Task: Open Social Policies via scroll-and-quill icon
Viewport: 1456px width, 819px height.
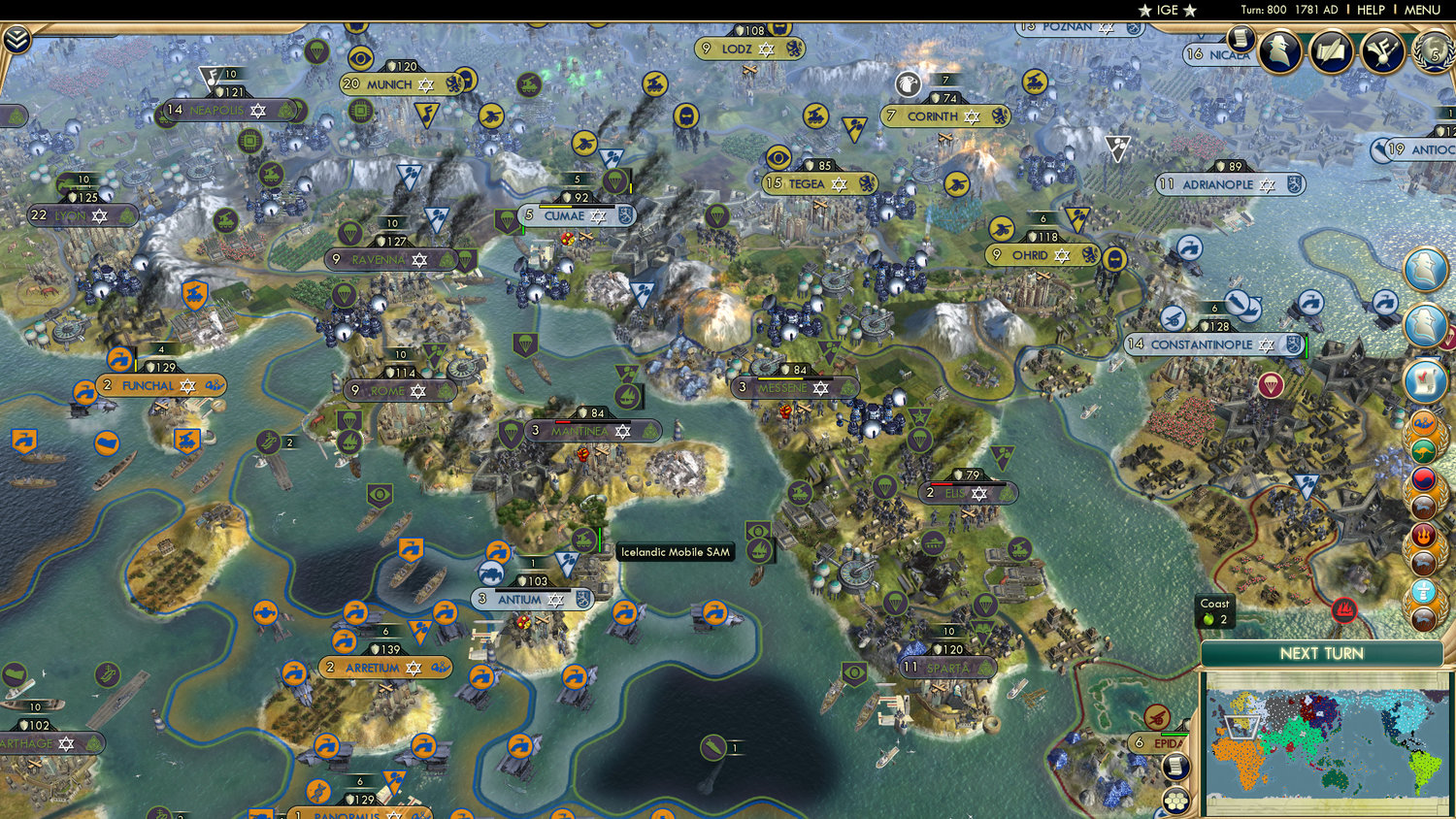Action: (x=1330, y=50)
